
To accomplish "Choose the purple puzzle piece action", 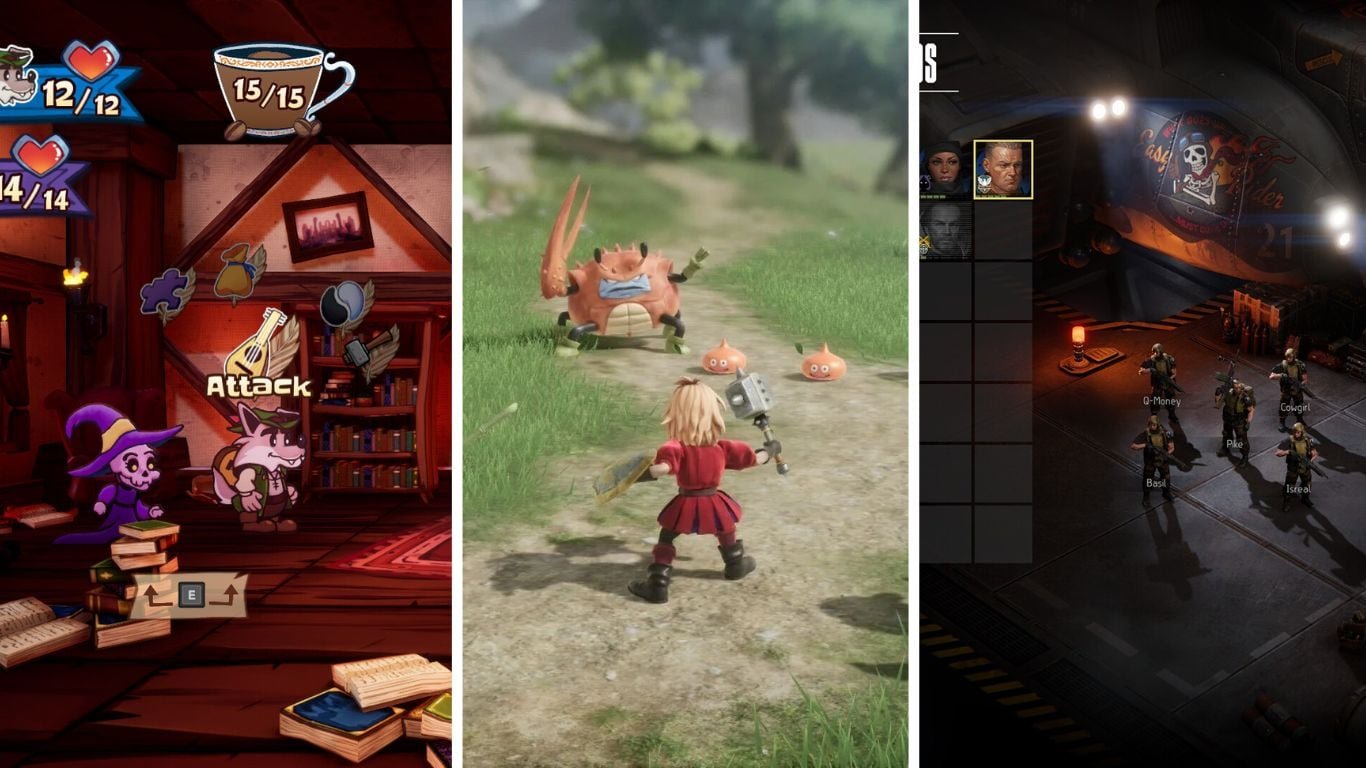I will (x=165, y=293).
